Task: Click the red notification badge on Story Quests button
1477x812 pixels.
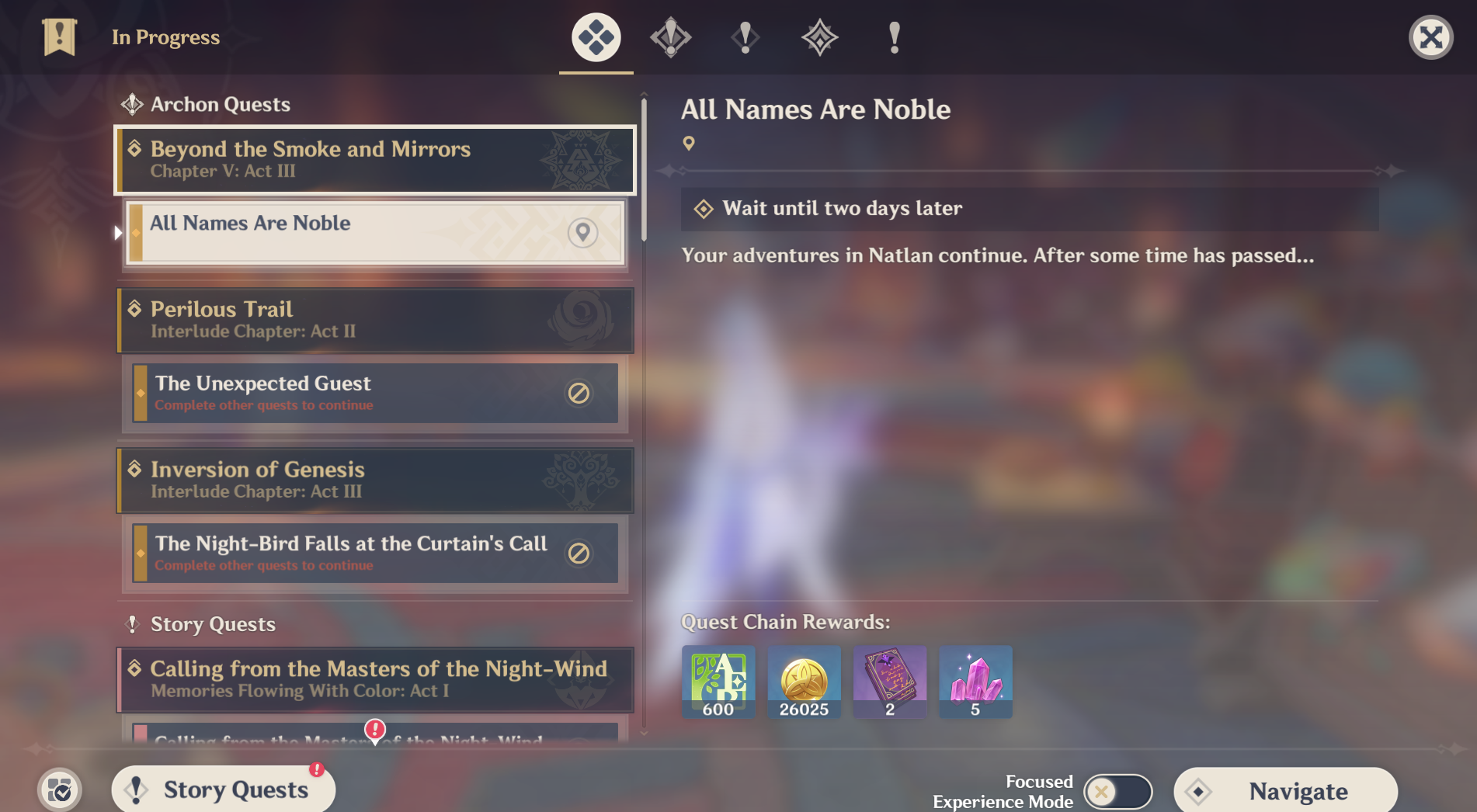Action: (x=315, y=772)
